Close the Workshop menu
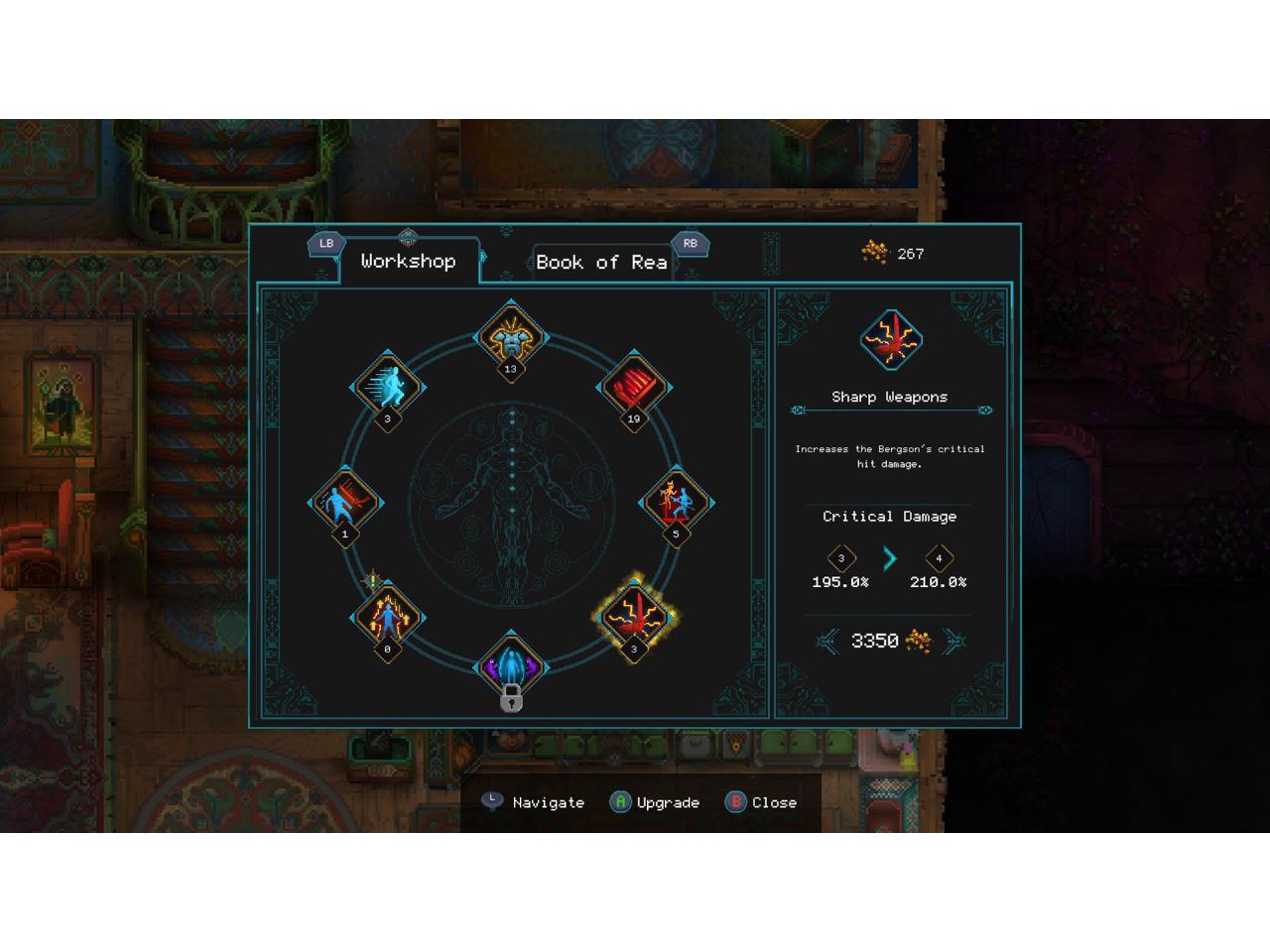Image resolution: width=1270 pixels, height=952 pixels. 774,802
